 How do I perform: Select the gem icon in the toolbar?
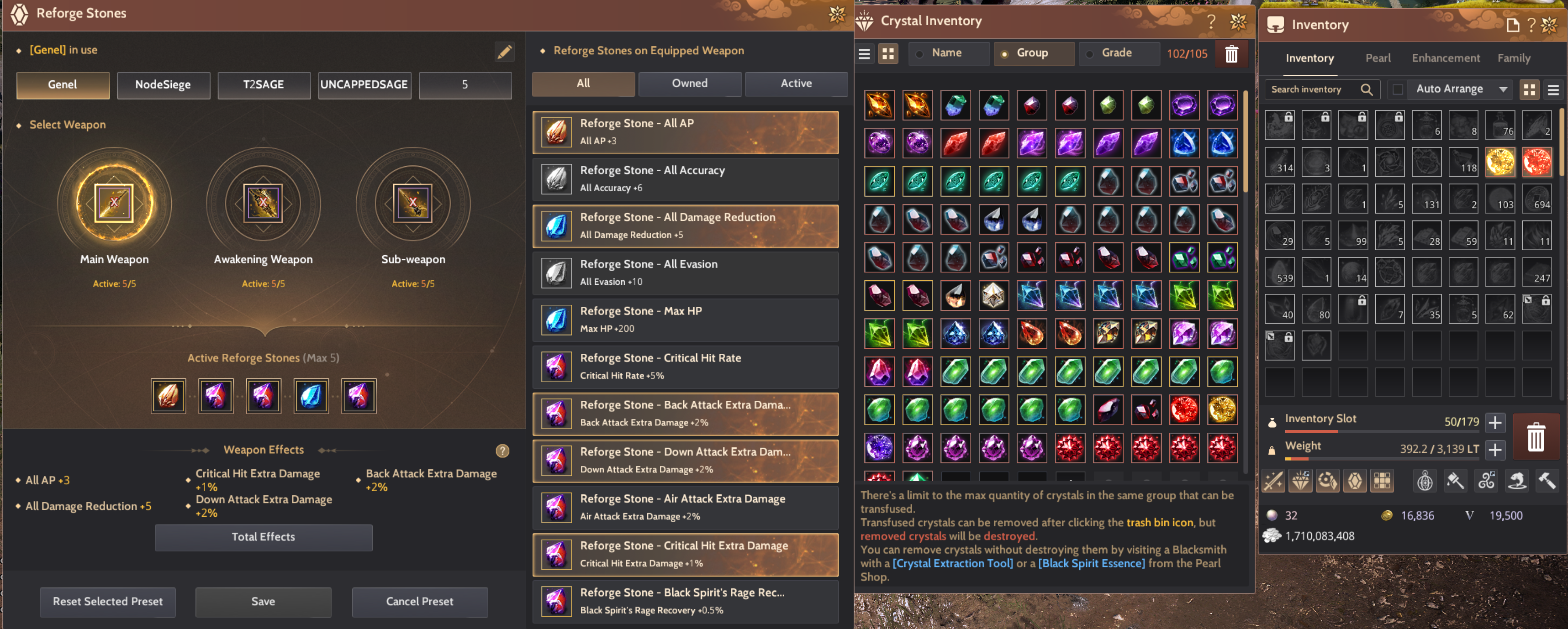tap(1356, 481)
